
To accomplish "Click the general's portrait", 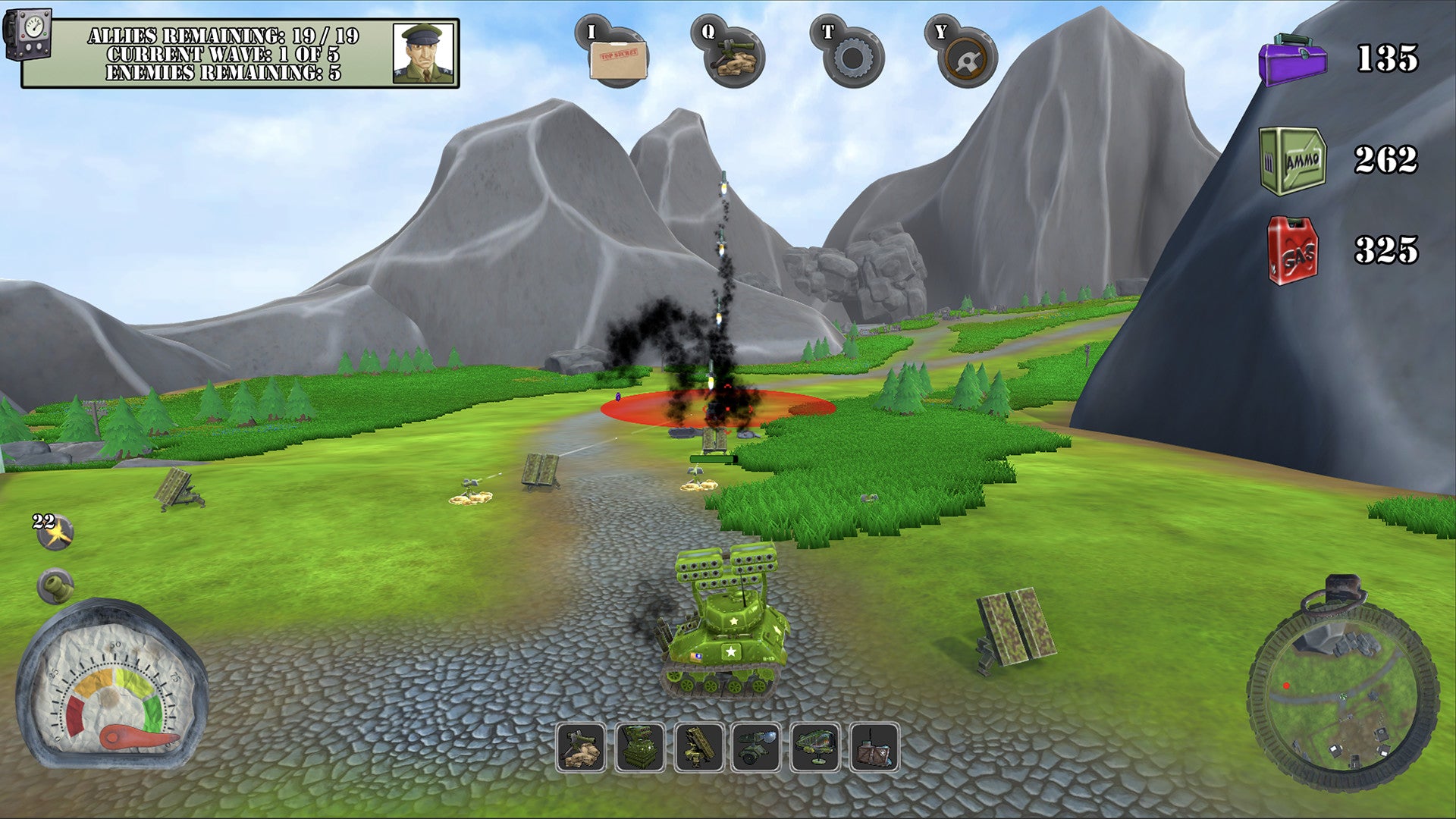I will click(423, 53).
